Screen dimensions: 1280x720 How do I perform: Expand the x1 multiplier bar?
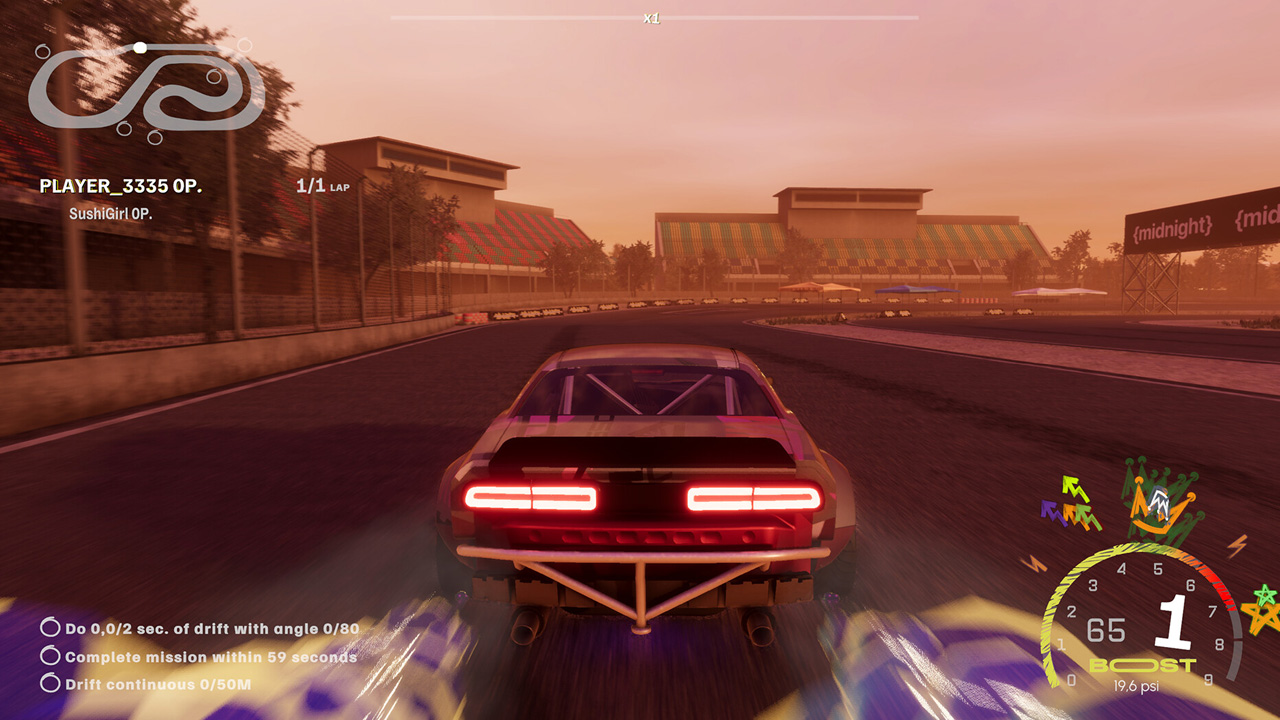click(x=655, y=16)
